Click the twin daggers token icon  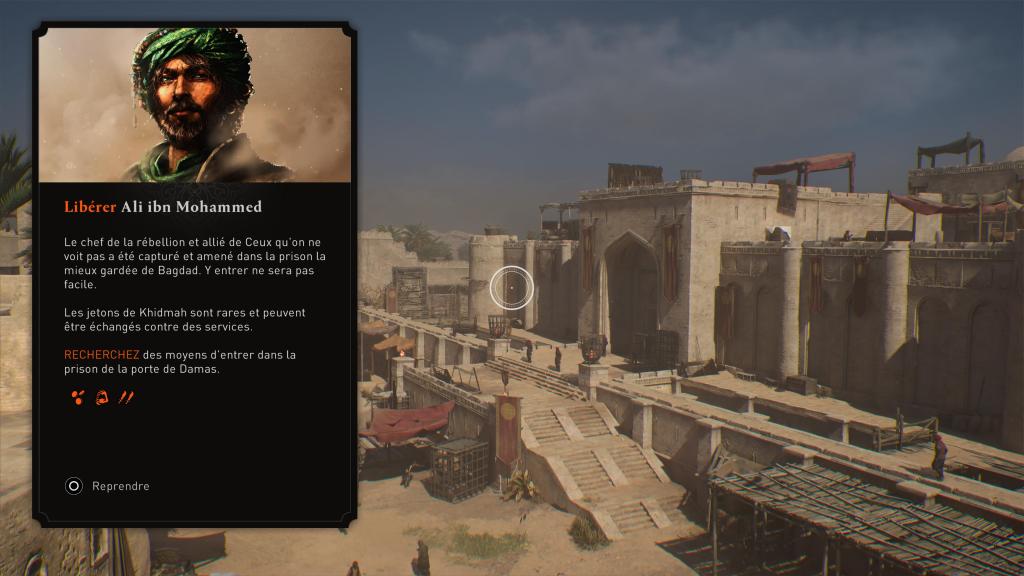pyautogui.click(x=126, y=398)
